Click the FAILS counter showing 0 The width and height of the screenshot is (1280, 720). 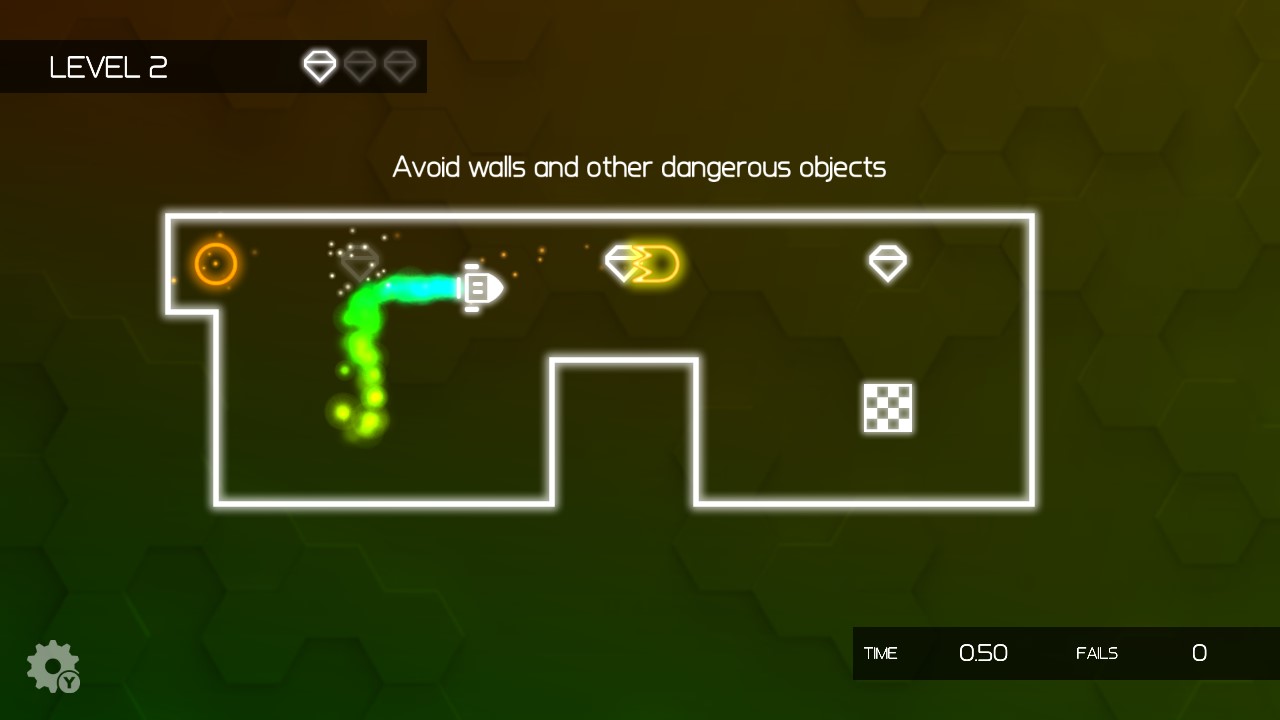[x=1199, y=654]
